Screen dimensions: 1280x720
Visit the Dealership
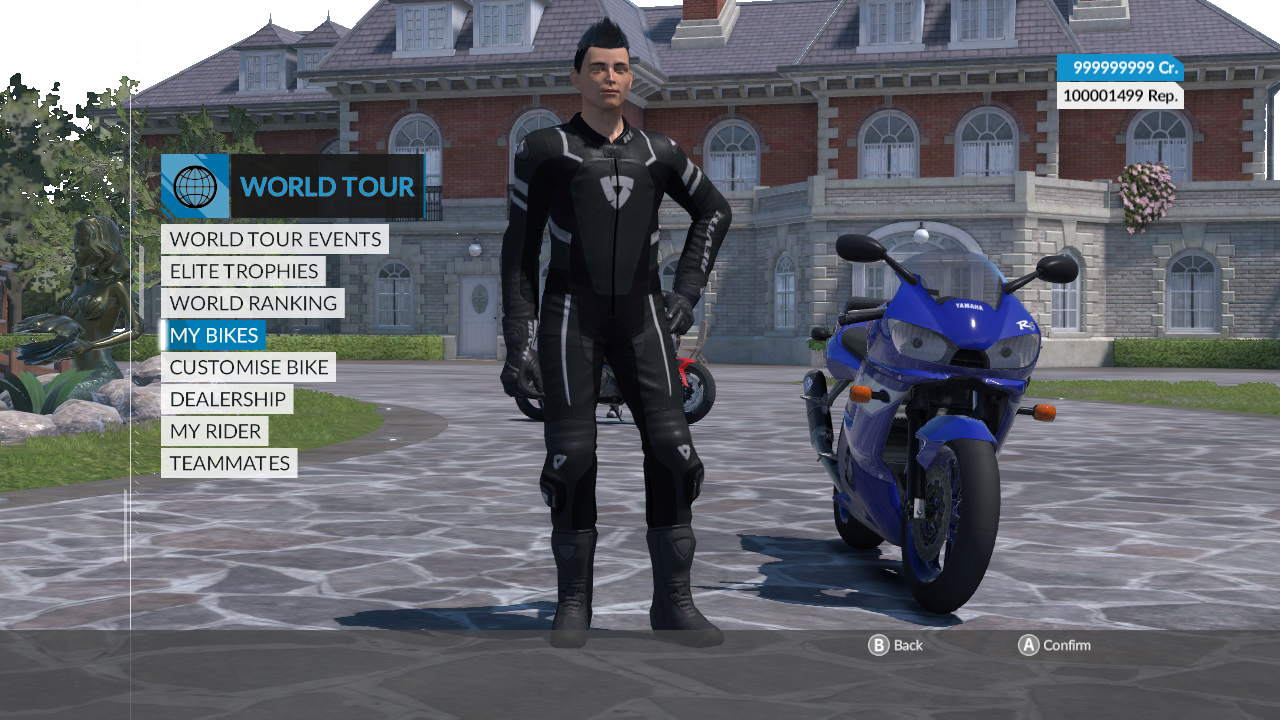coord(227,399)
